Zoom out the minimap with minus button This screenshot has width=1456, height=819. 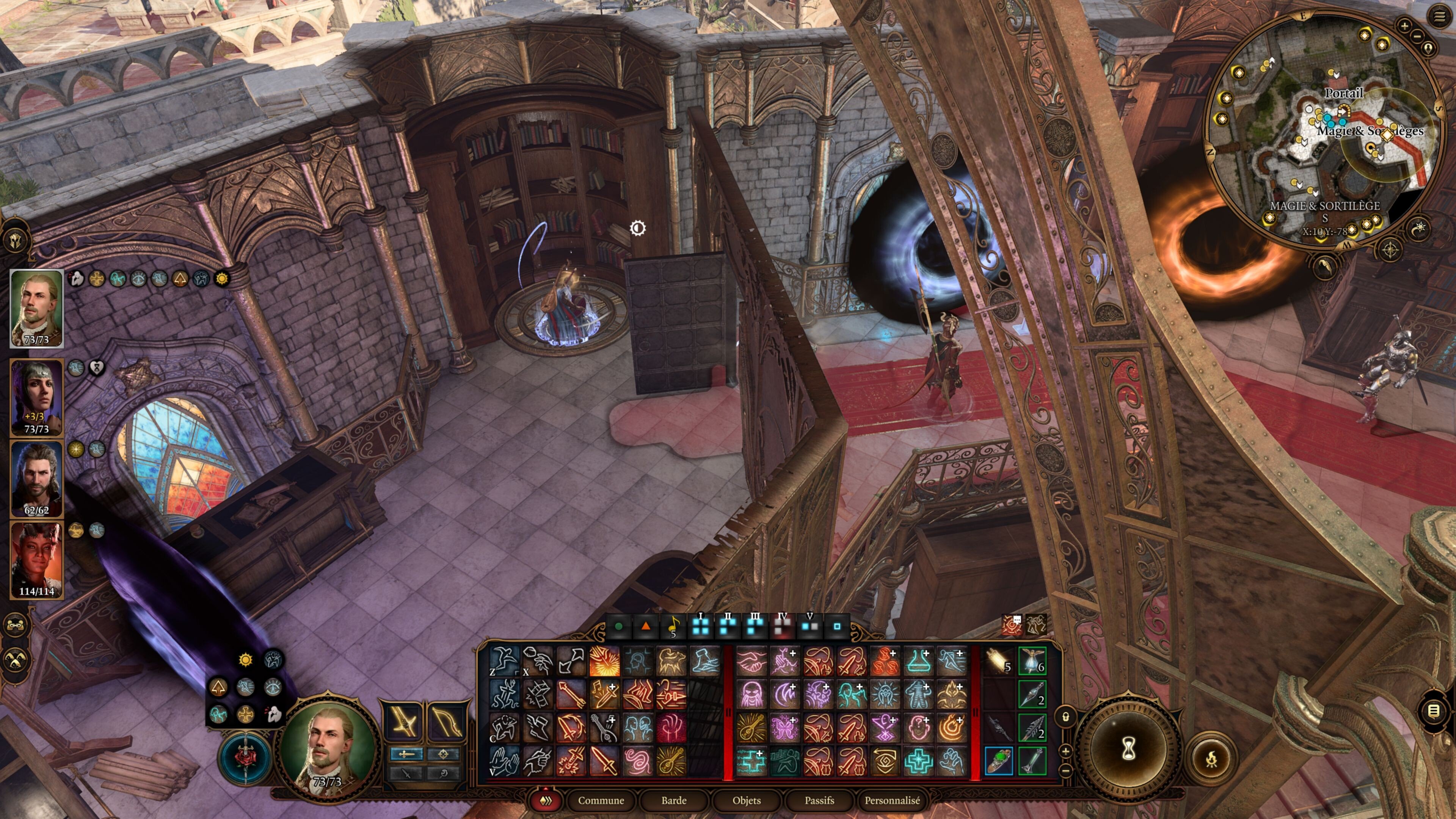pyautogui.click(x=1418, y=36)
